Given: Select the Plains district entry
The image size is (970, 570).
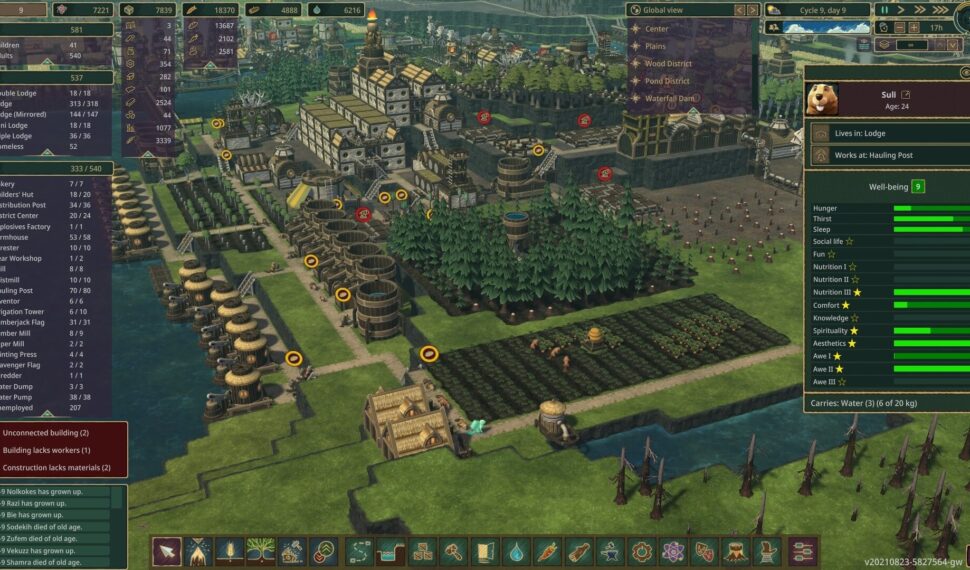Looking at the screenshot, I should (656, 46).
